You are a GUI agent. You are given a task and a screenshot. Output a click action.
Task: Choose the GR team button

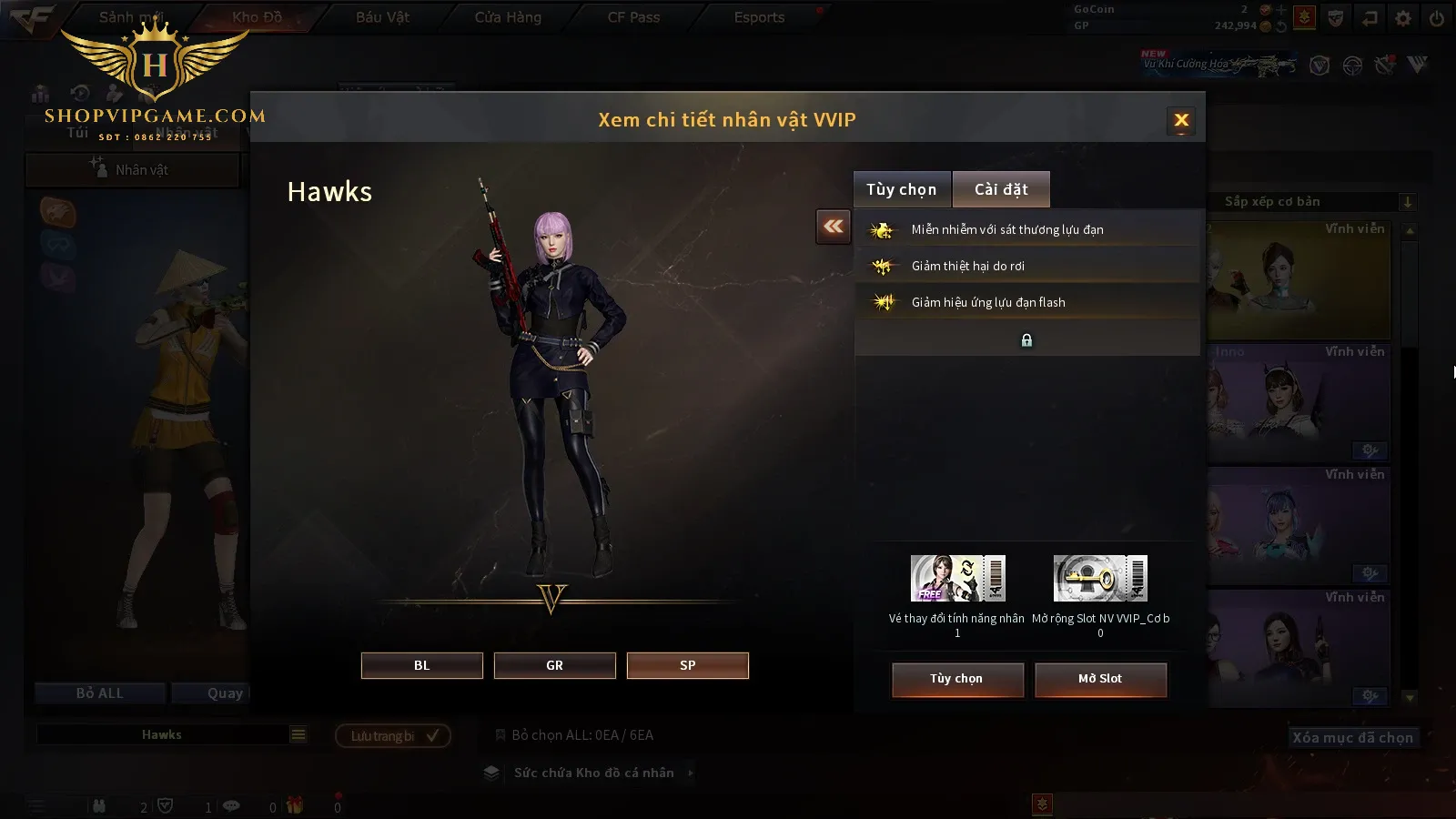554,665
